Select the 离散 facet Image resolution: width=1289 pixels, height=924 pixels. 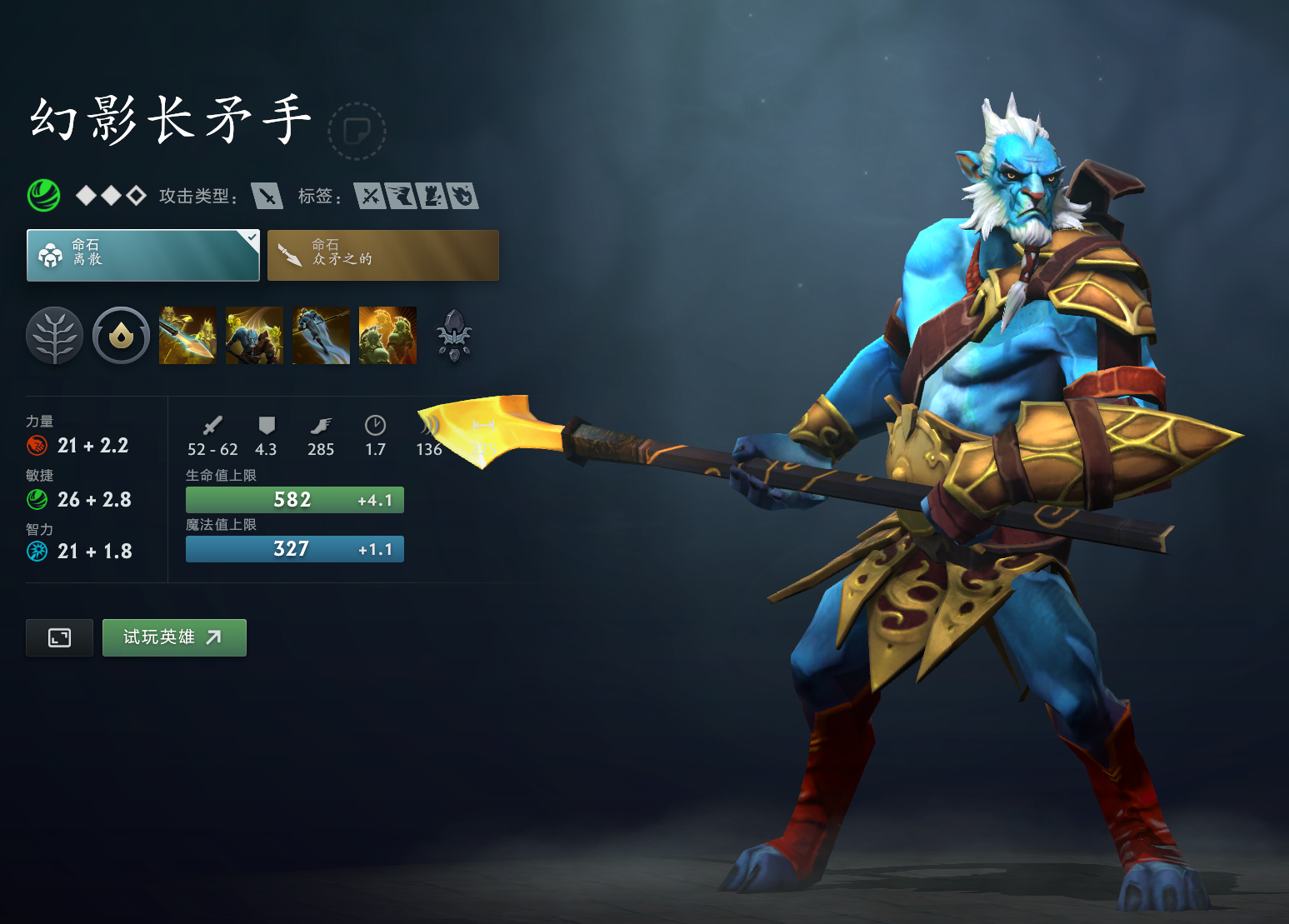coord(143,255)
